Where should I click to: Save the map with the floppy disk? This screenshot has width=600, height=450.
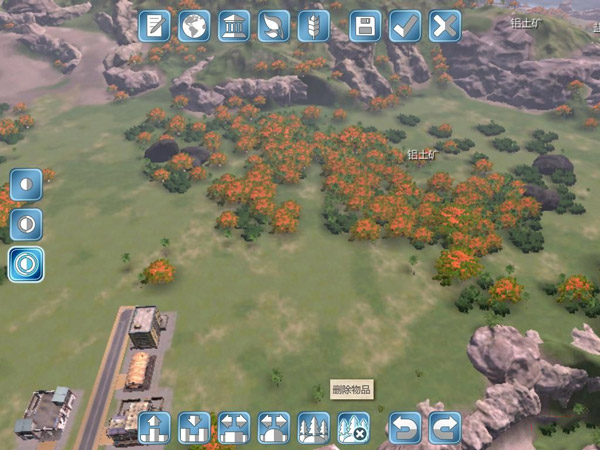tap(366, 26)
